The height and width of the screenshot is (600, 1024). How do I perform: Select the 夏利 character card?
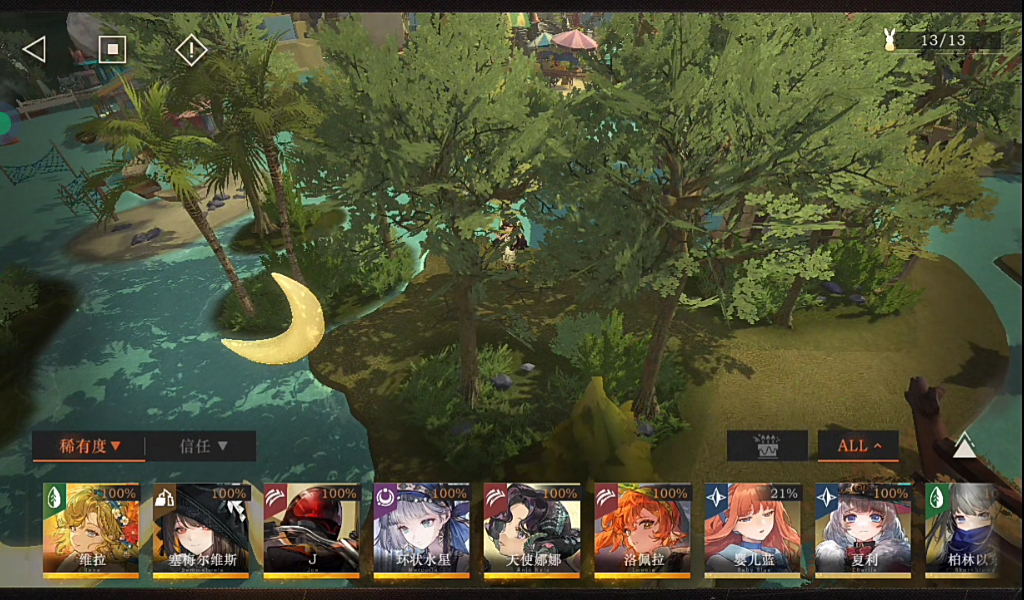tap(862, 531)
